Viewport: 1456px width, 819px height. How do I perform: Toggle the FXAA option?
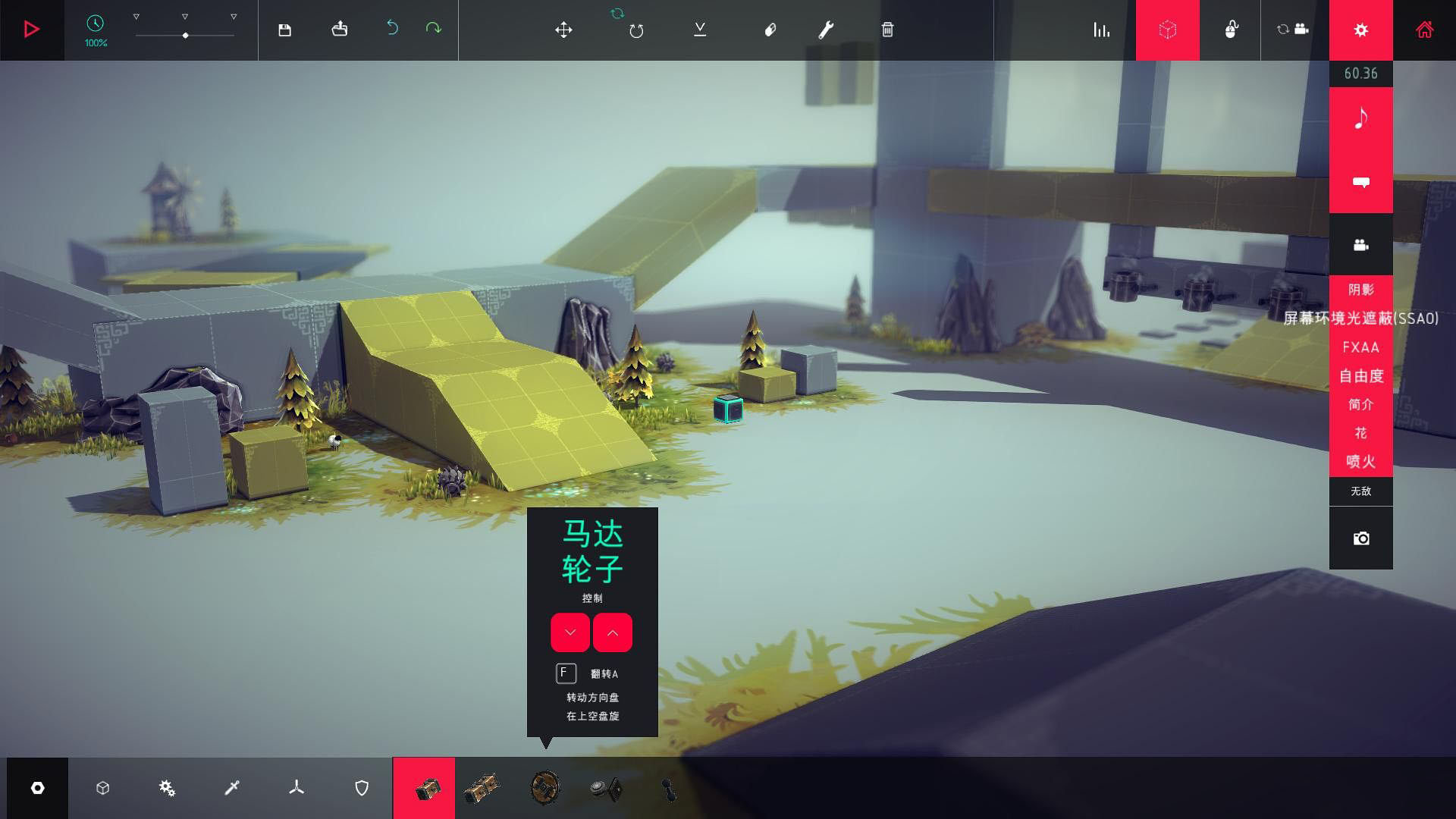point(1360,347)
